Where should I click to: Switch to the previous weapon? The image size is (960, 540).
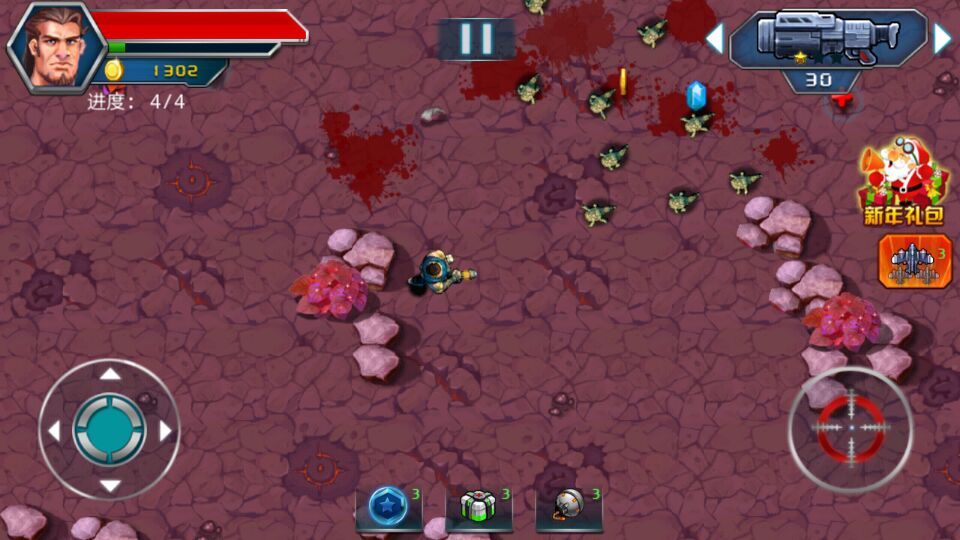pyautogui.click(x=714, y=39)
